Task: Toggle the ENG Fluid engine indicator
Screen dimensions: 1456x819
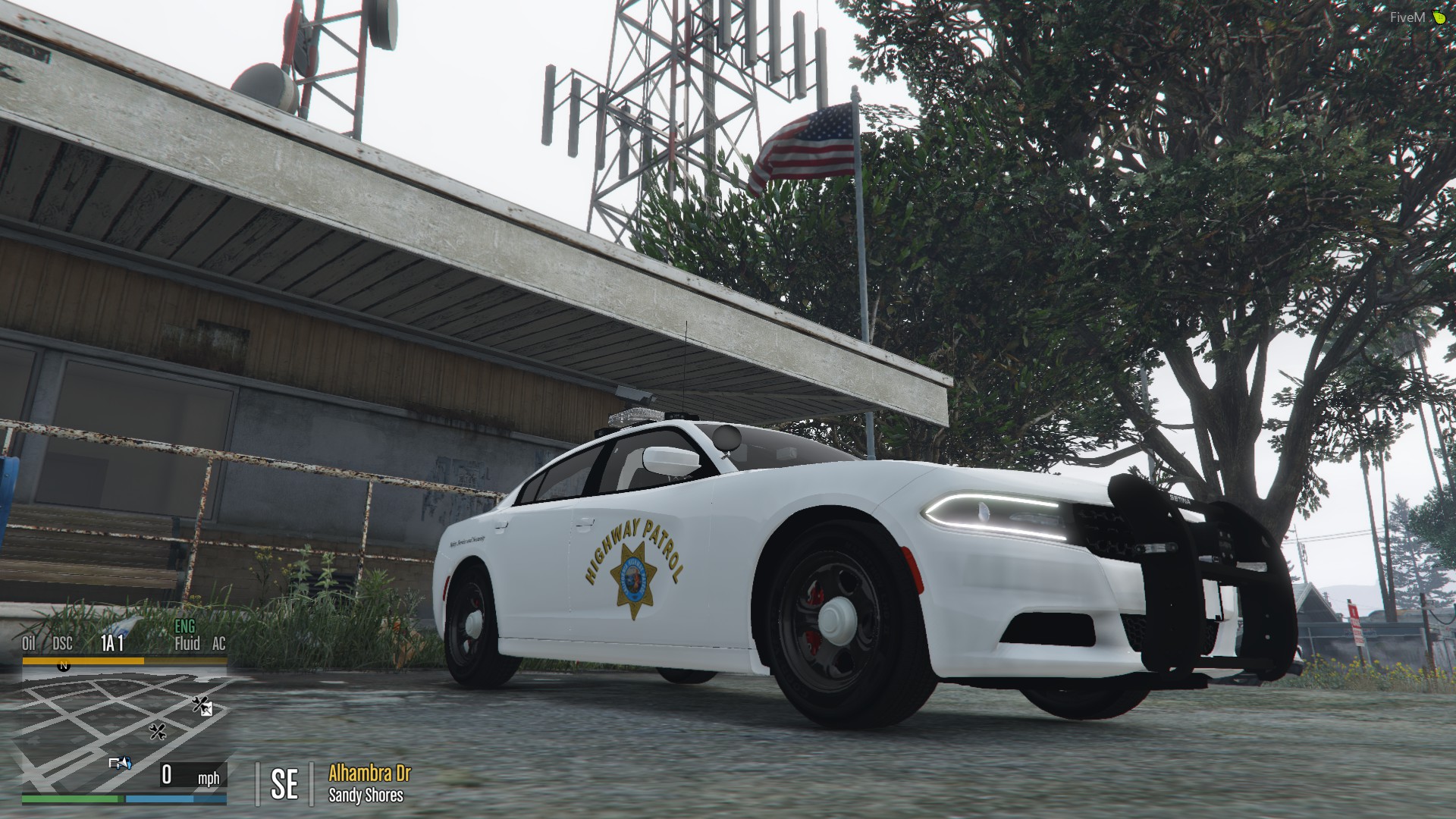Action: 185,637
